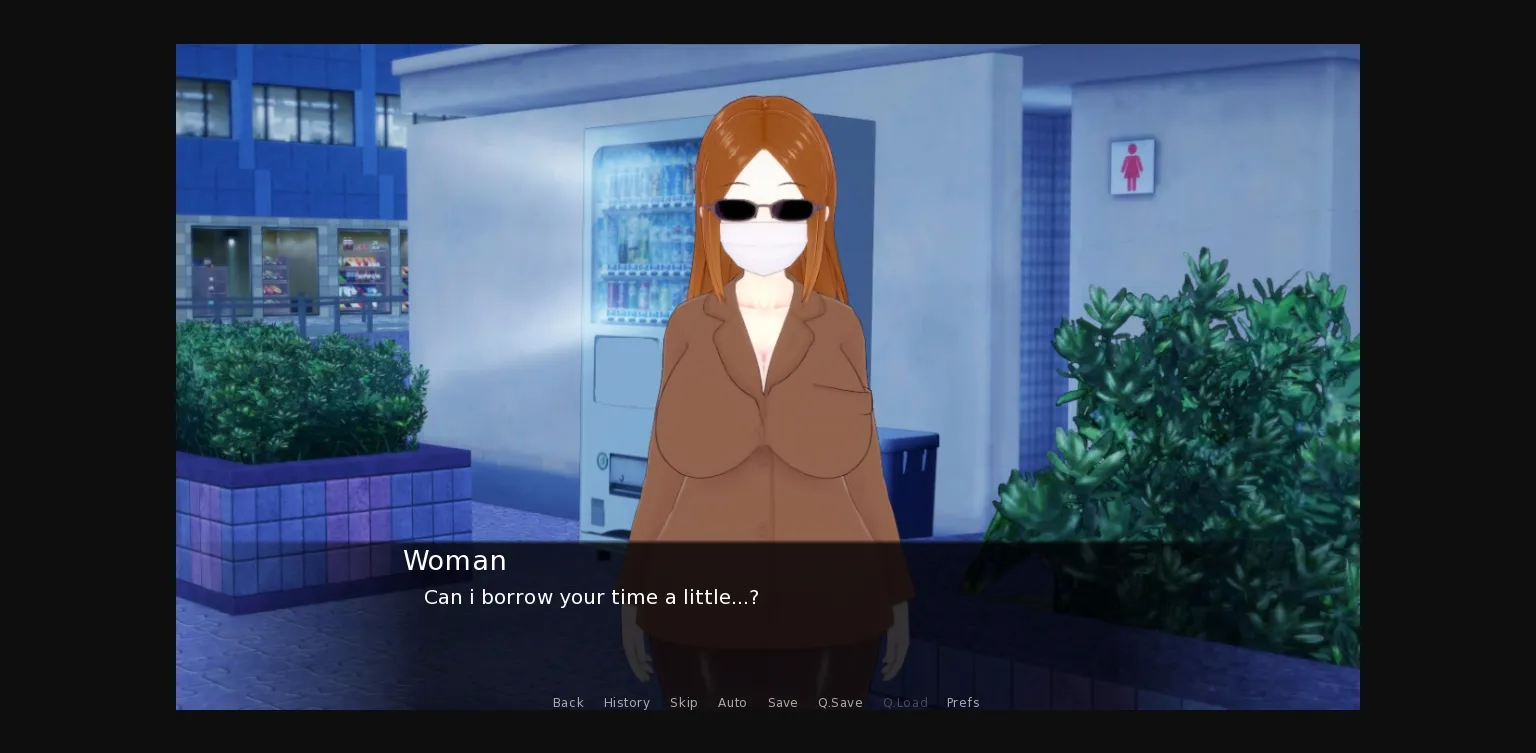Image resolution: width=1536 pixels, height=753 pixels.
Task: Click the woman's sunglasses
Action: pos(763,209)
